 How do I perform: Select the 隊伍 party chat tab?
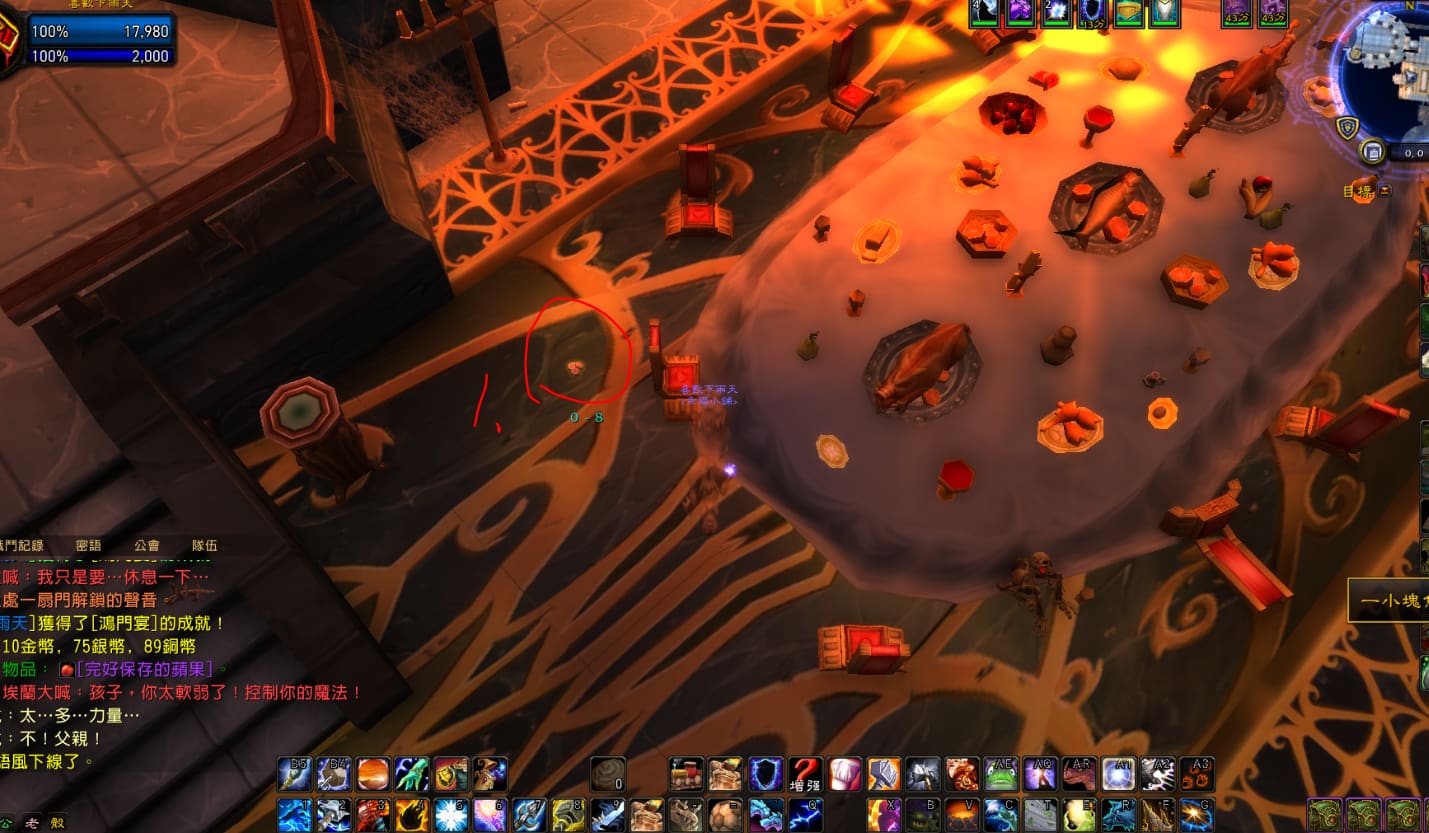pyautogui.click(x=205, y=545)
